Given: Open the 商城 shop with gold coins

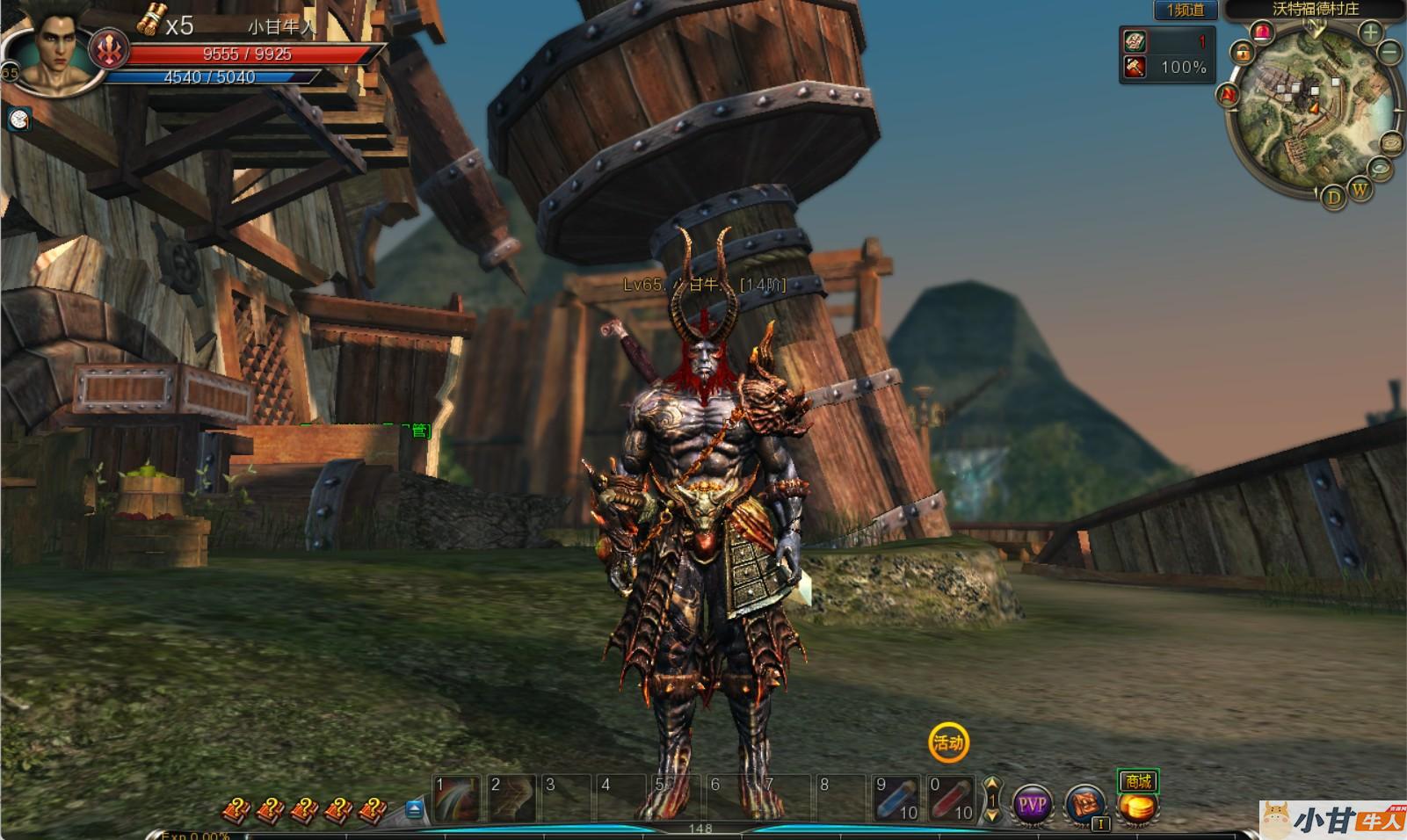Looking at the screenshot, I should pos(1137,798).
